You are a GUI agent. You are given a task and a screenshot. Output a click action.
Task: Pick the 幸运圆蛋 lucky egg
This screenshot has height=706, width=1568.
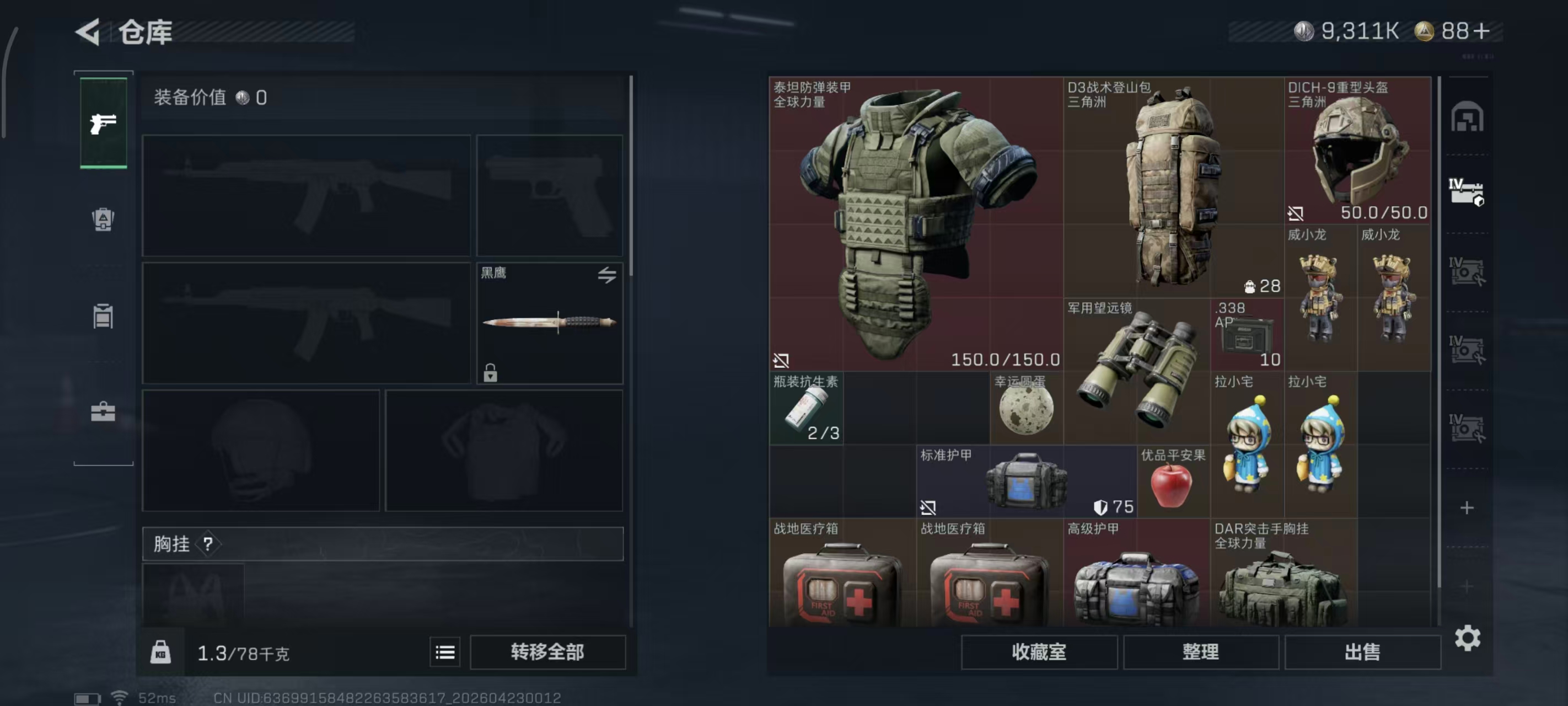pos(1026,408)
